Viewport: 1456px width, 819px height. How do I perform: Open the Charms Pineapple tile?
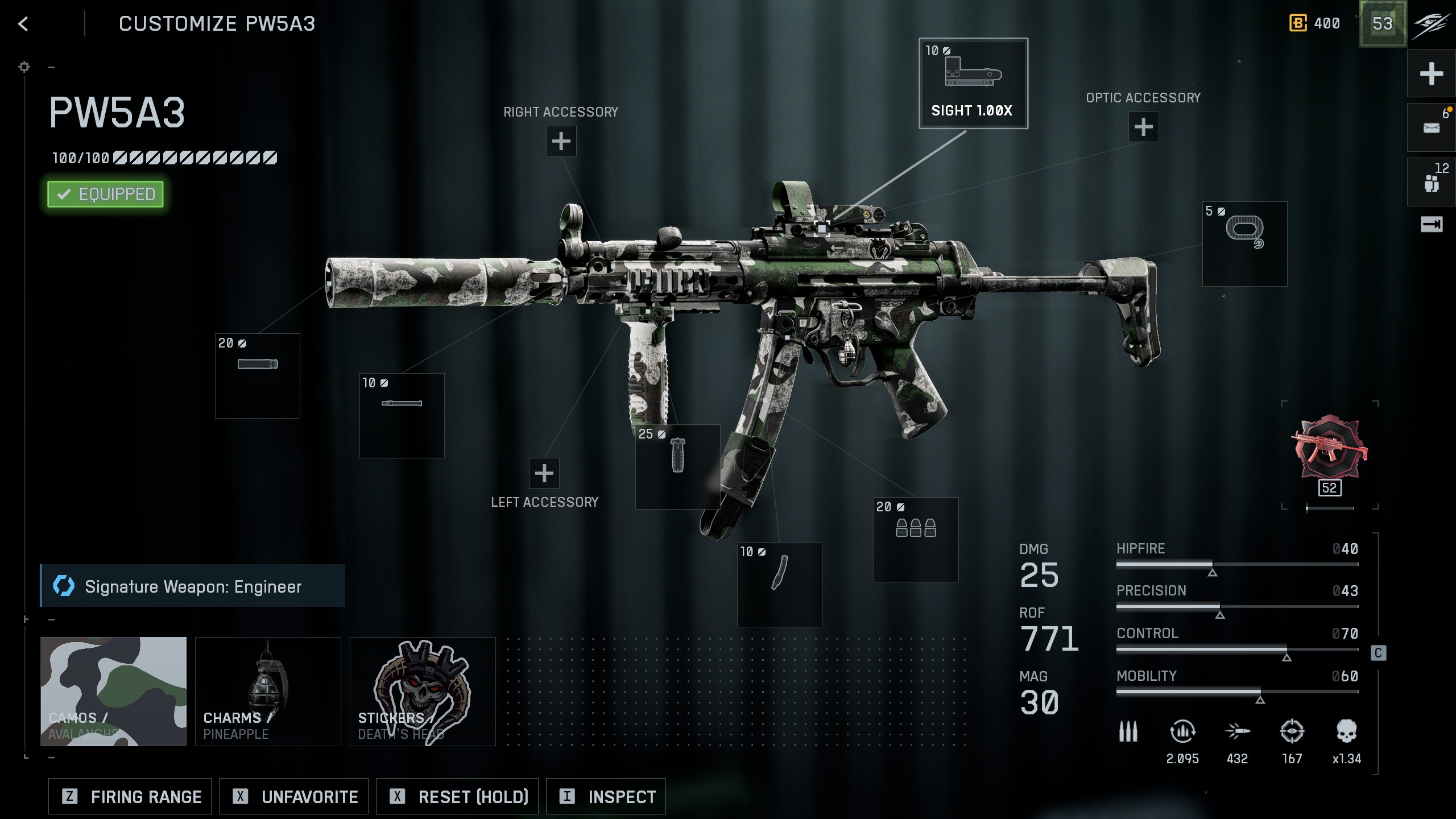tap(268, 691)
